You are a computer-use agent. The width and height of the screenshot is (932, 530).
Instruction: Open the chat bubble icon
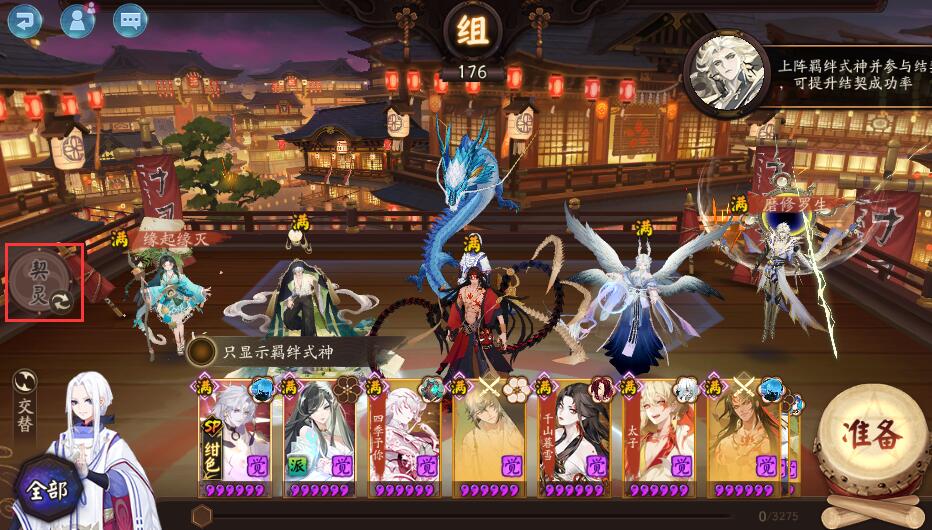tap(129, 19)
